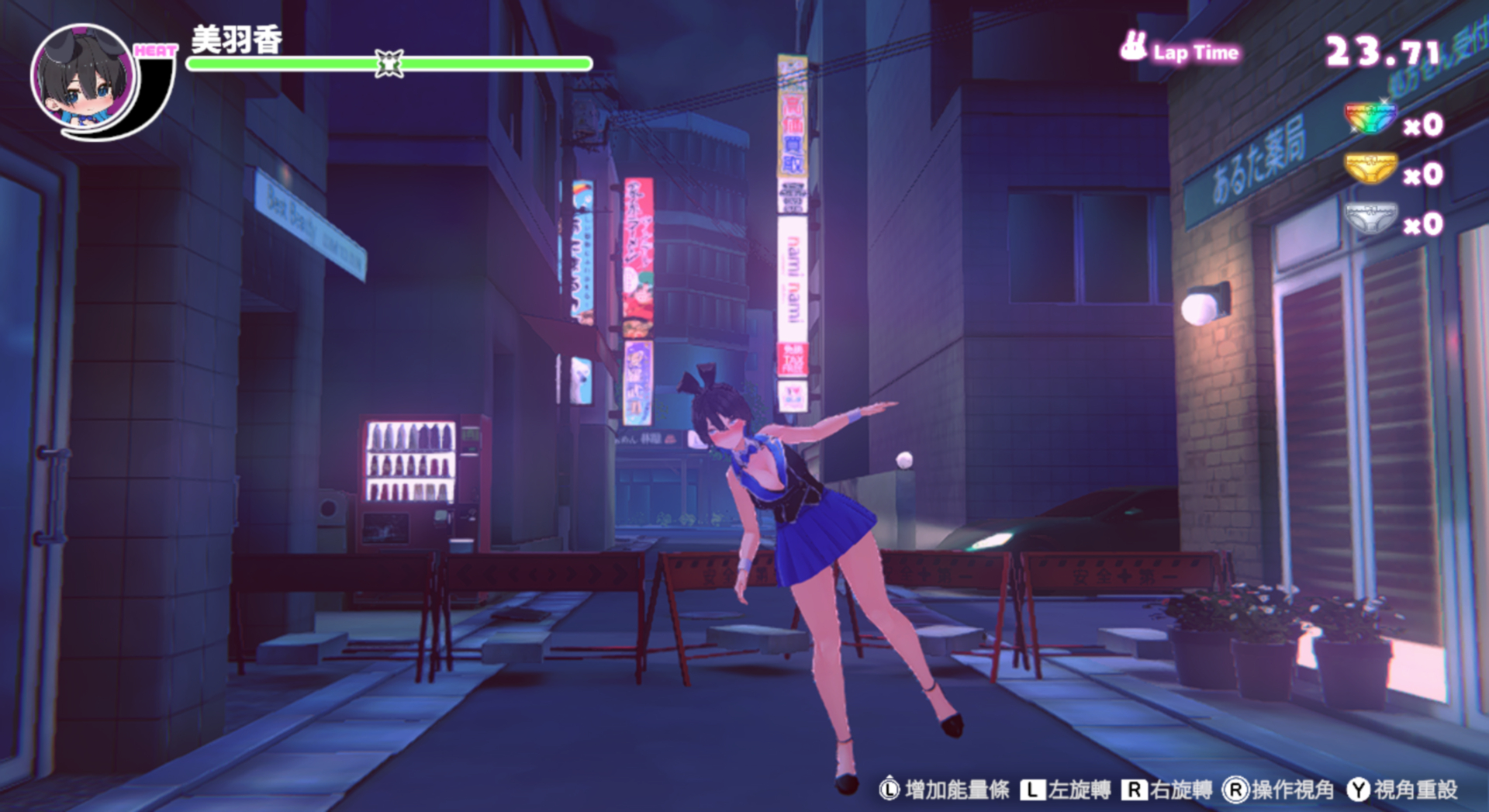Screen dimensions: 1489x812
Task: Click the 美羽香 character portrait
Action: pos(83,77)
